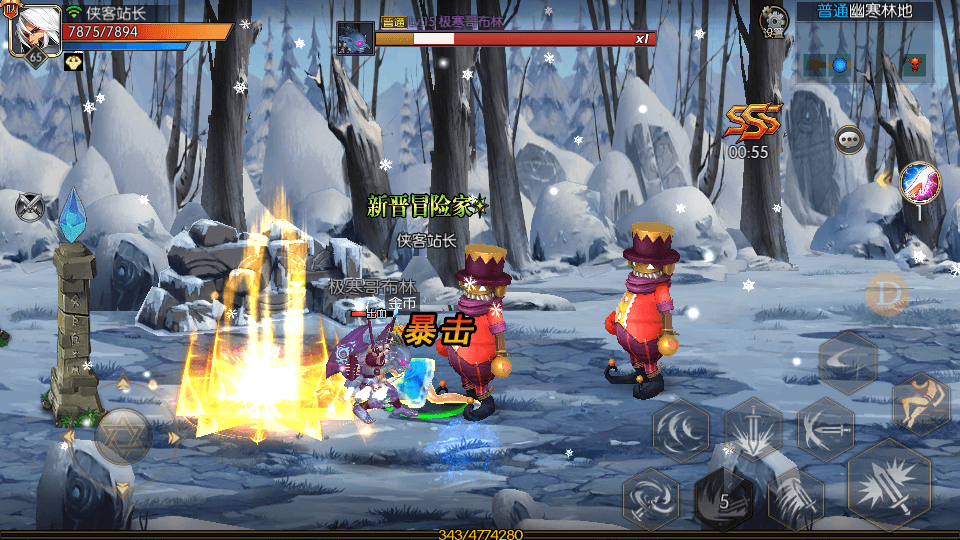Open the chat speech bubble
The width and height of the screenshot is (960, 540).
[x=850, y=139]
